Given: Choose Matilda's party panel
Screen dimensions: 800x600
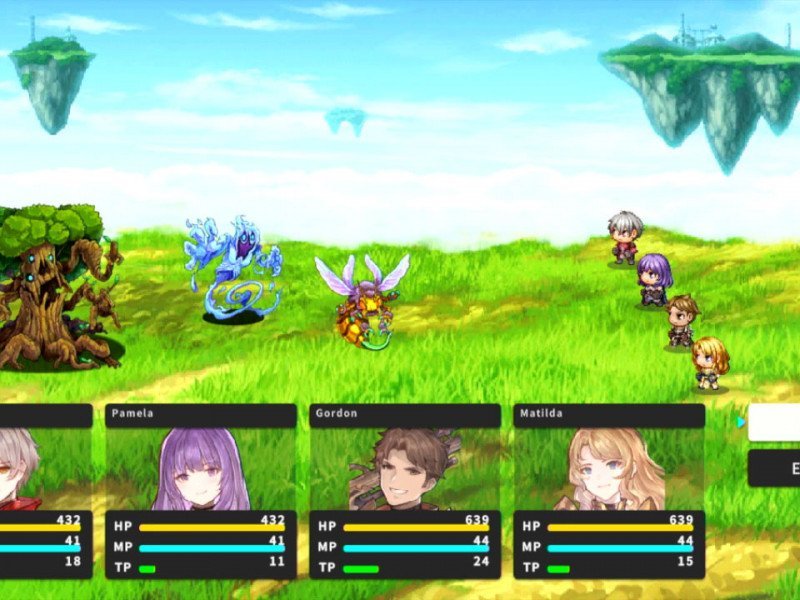Looking at the screenshot, I should coord(609,491).
